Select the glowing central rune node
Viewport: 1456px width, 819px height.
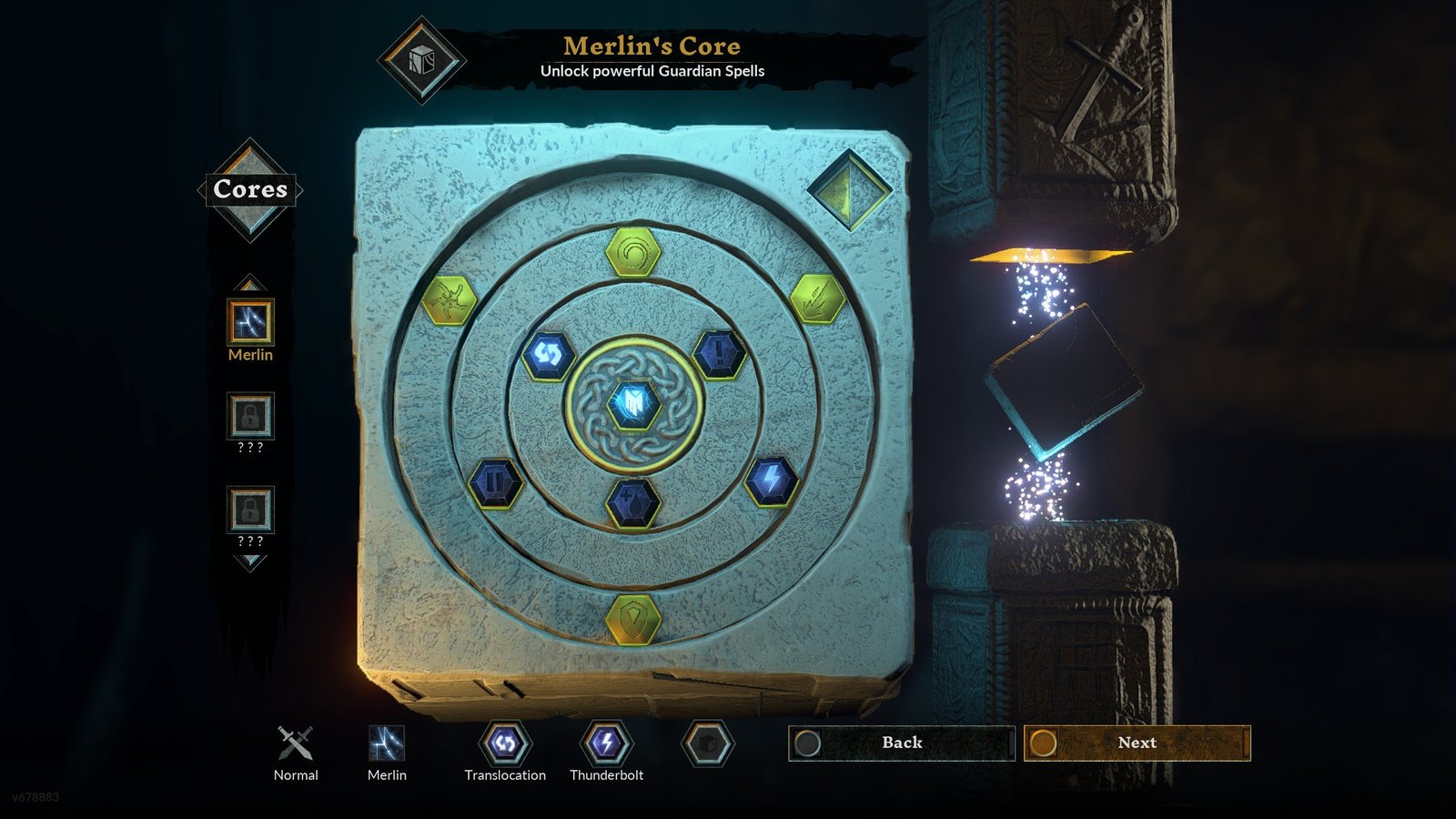click(x=635, y=404)
